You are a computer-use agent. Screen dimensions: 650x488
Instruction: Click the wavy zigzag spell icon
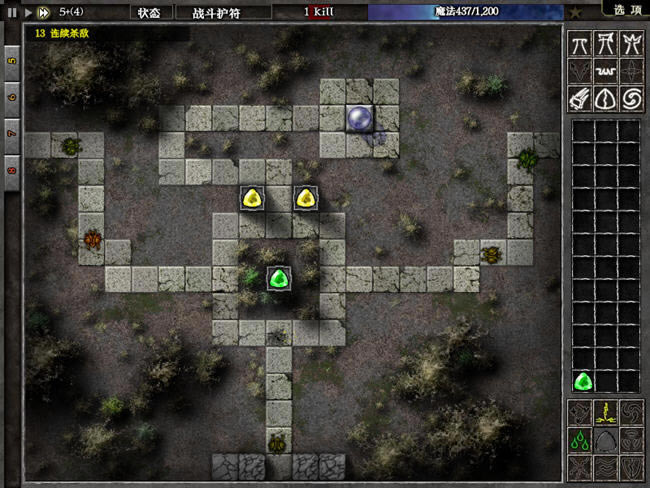coord(606,71)
